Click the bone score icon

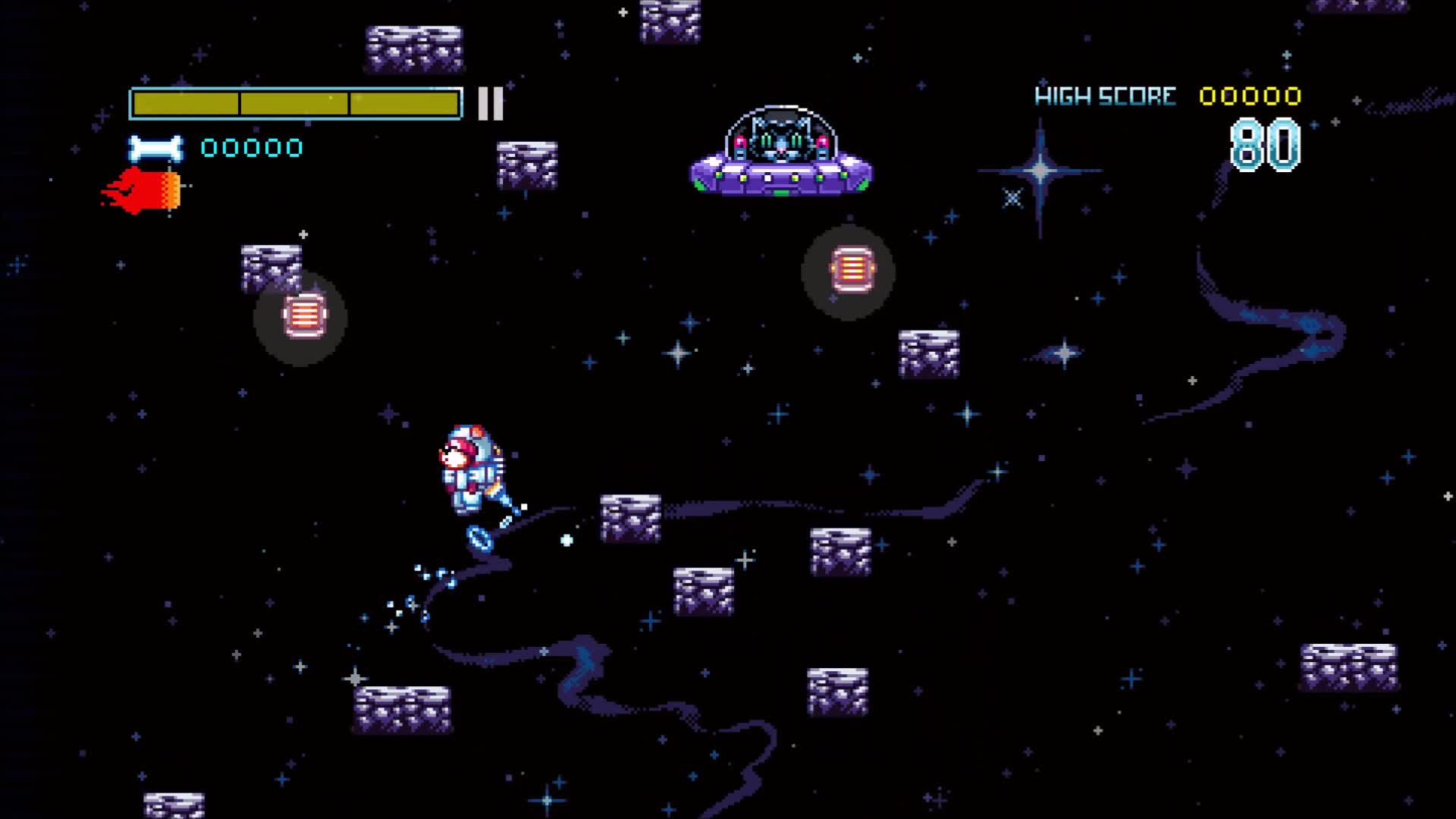[x=154, y=149]
